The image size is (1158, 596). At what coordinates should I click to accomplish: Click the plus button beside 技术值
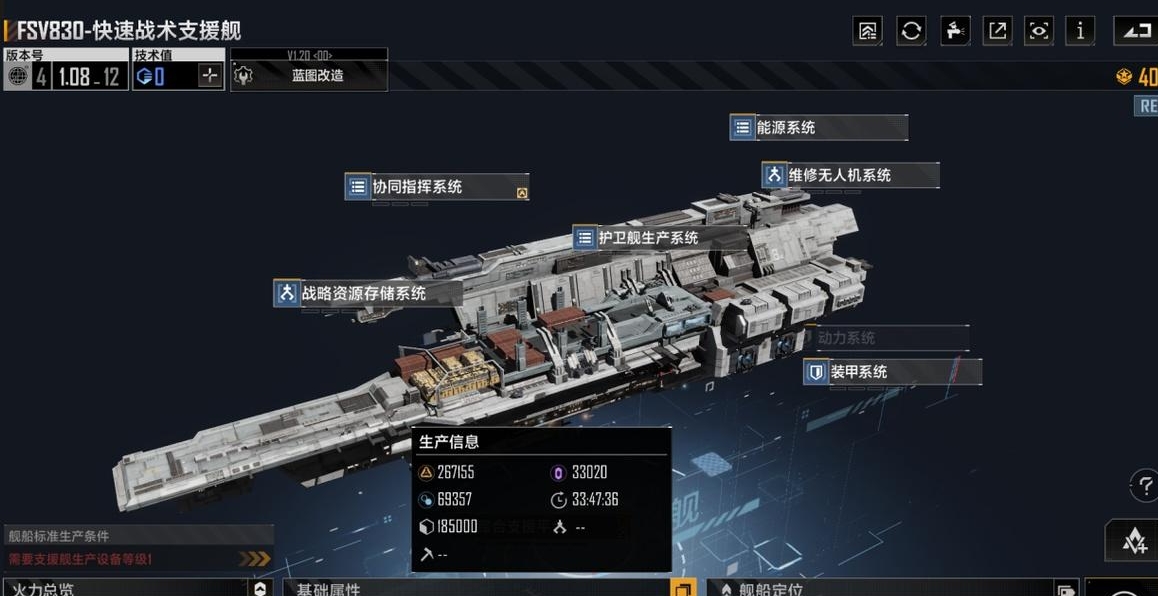(209, 76)
